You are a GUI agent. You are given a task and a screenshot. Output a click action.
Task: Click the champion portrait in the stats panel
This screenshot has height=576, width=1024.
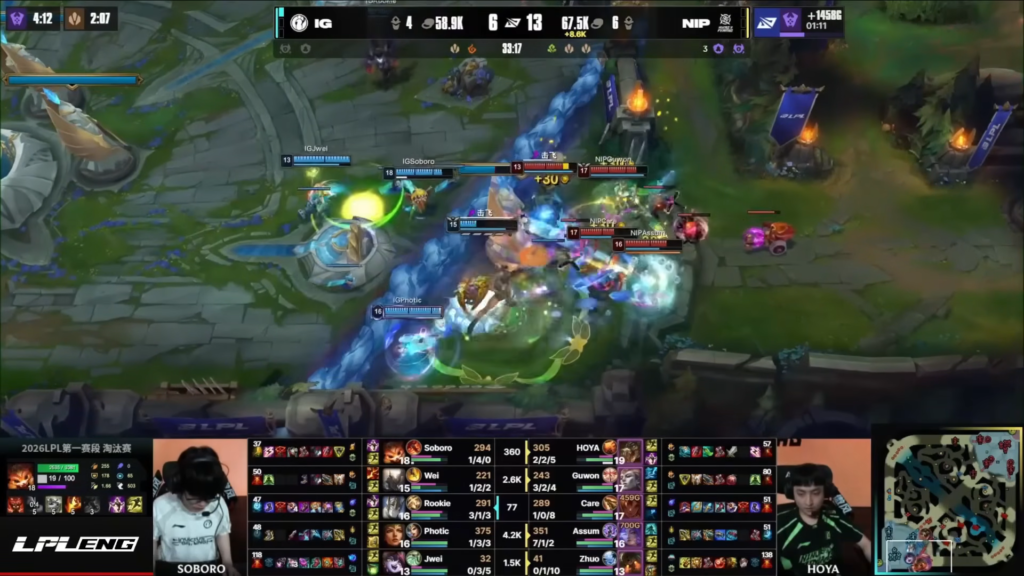20,475
